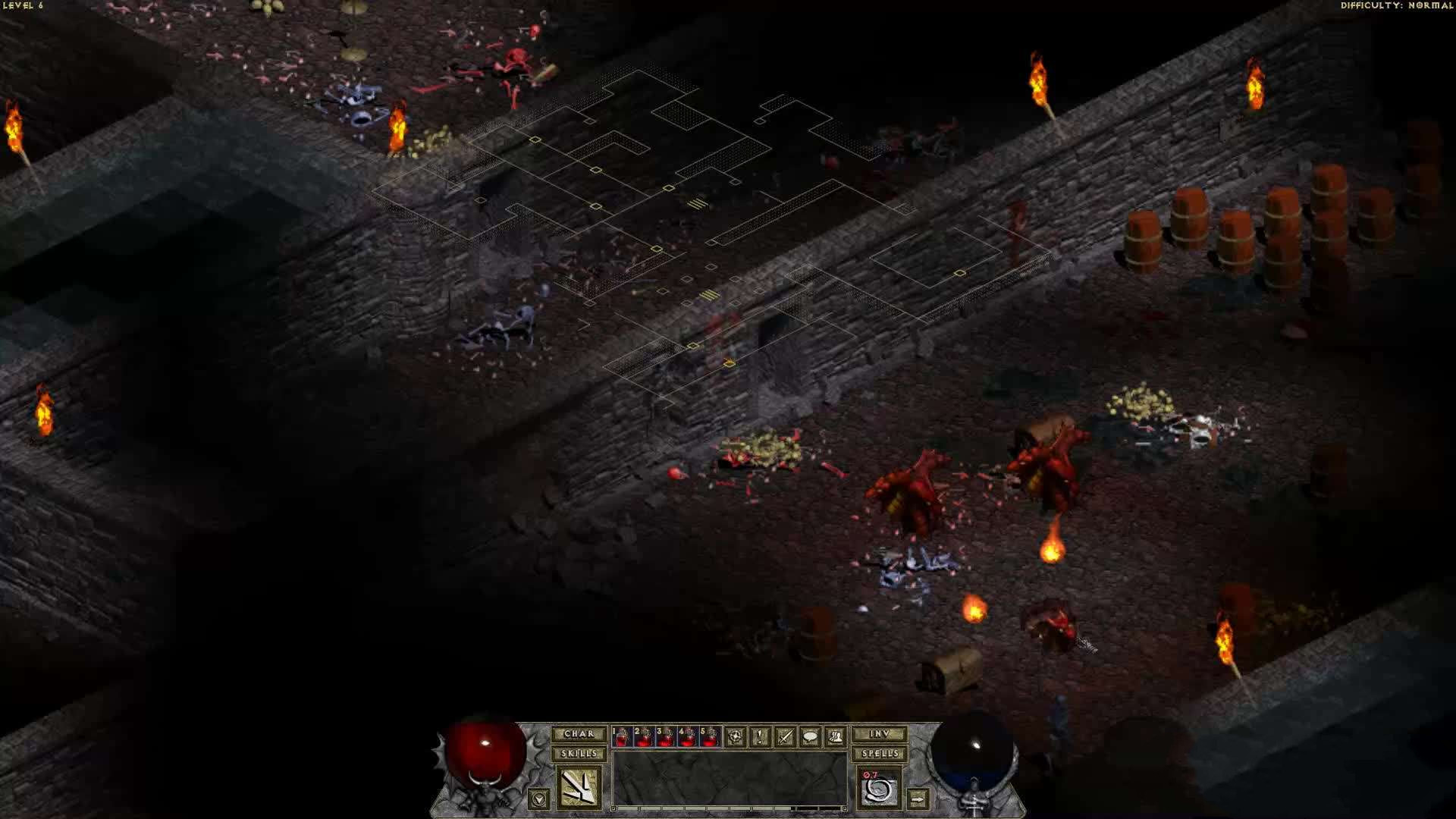The height and width of the screenshot is (819, 1456).
Task: Use the healing potion in belt slot 1
Action: click(622, 737)
